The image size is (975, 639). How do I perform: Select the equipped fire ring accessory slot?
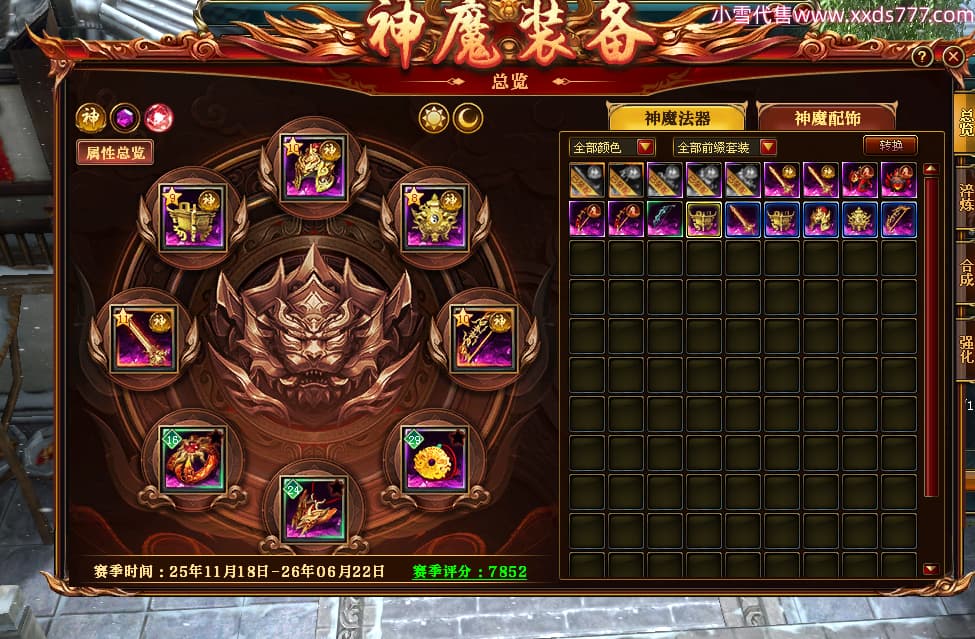(193, 459)
